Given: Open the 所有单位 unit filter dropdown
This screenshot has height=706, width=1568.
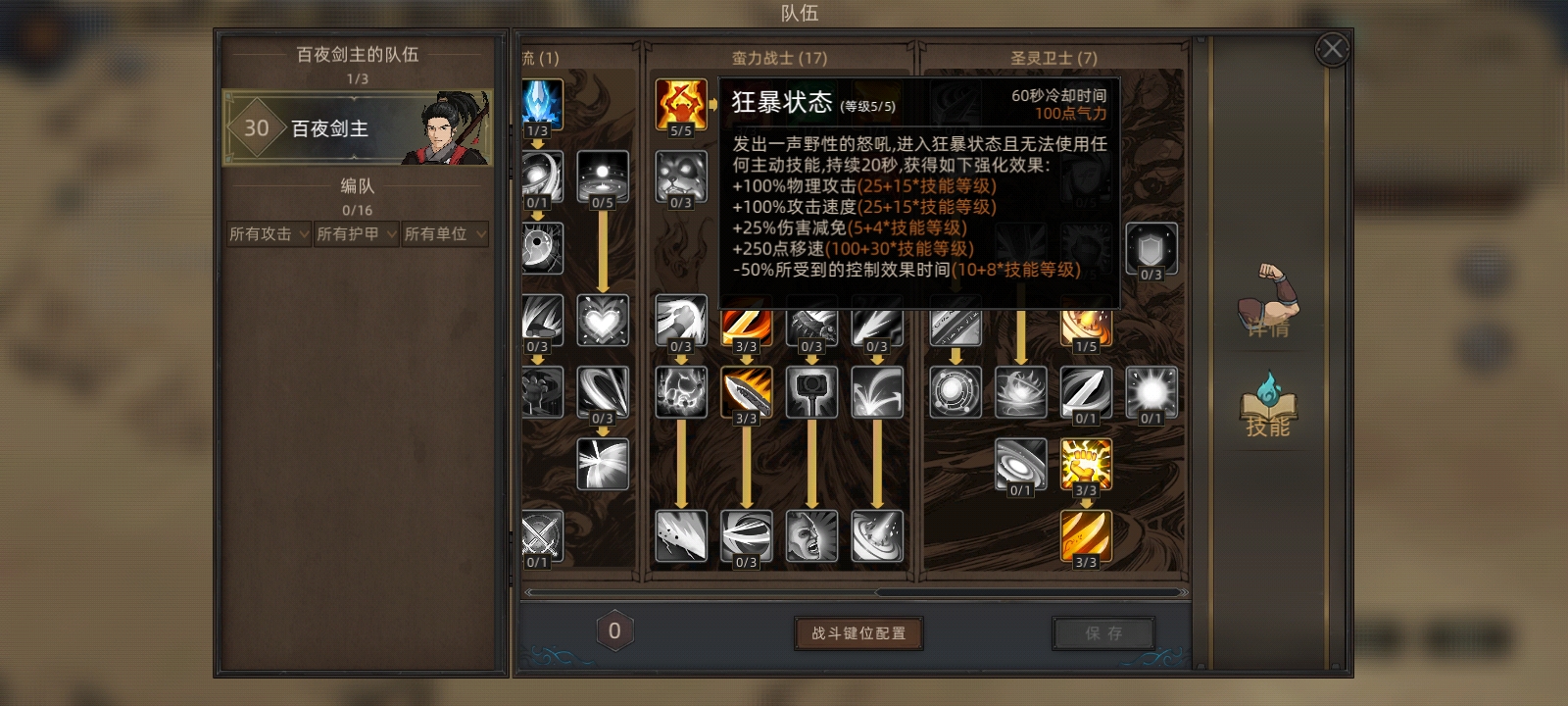Looking at the screenshot, I should 444,234.
